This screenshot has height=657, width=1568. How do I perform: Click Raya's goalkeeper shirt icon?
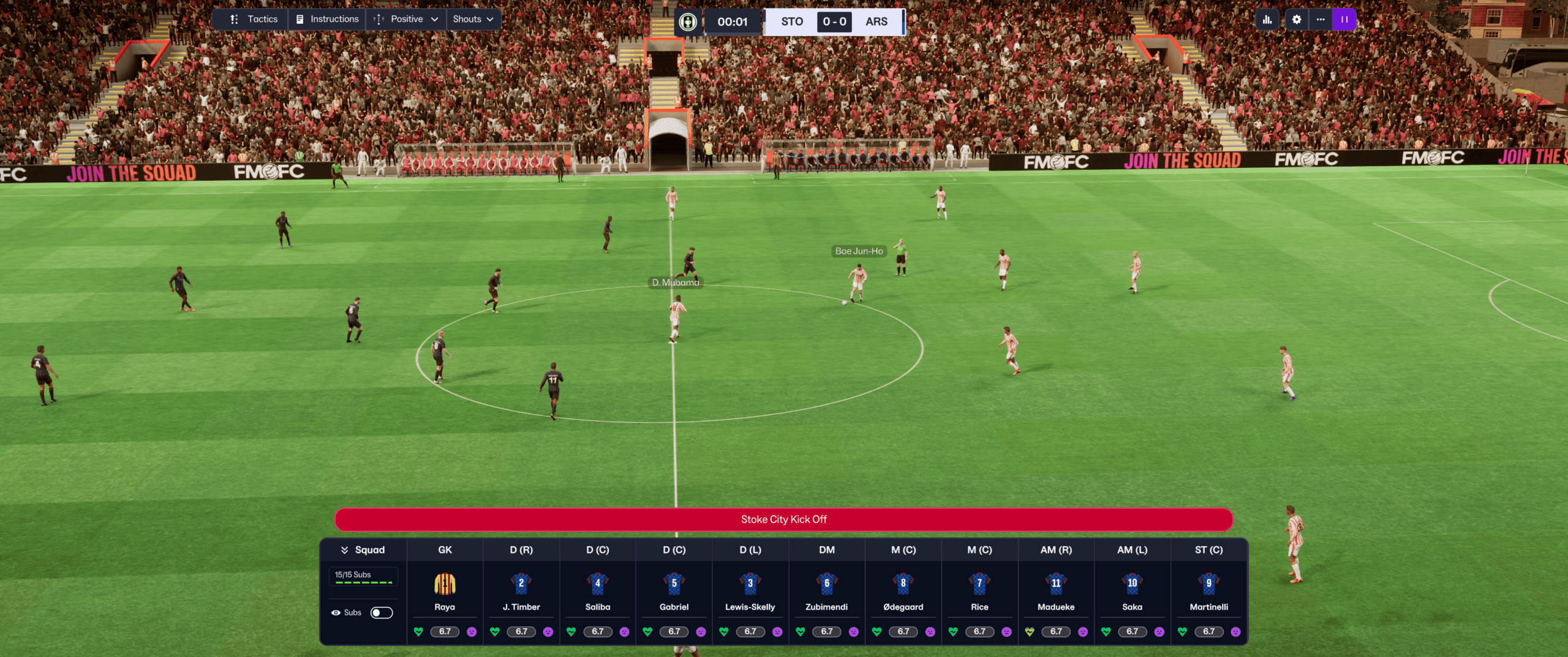point(444,583)
